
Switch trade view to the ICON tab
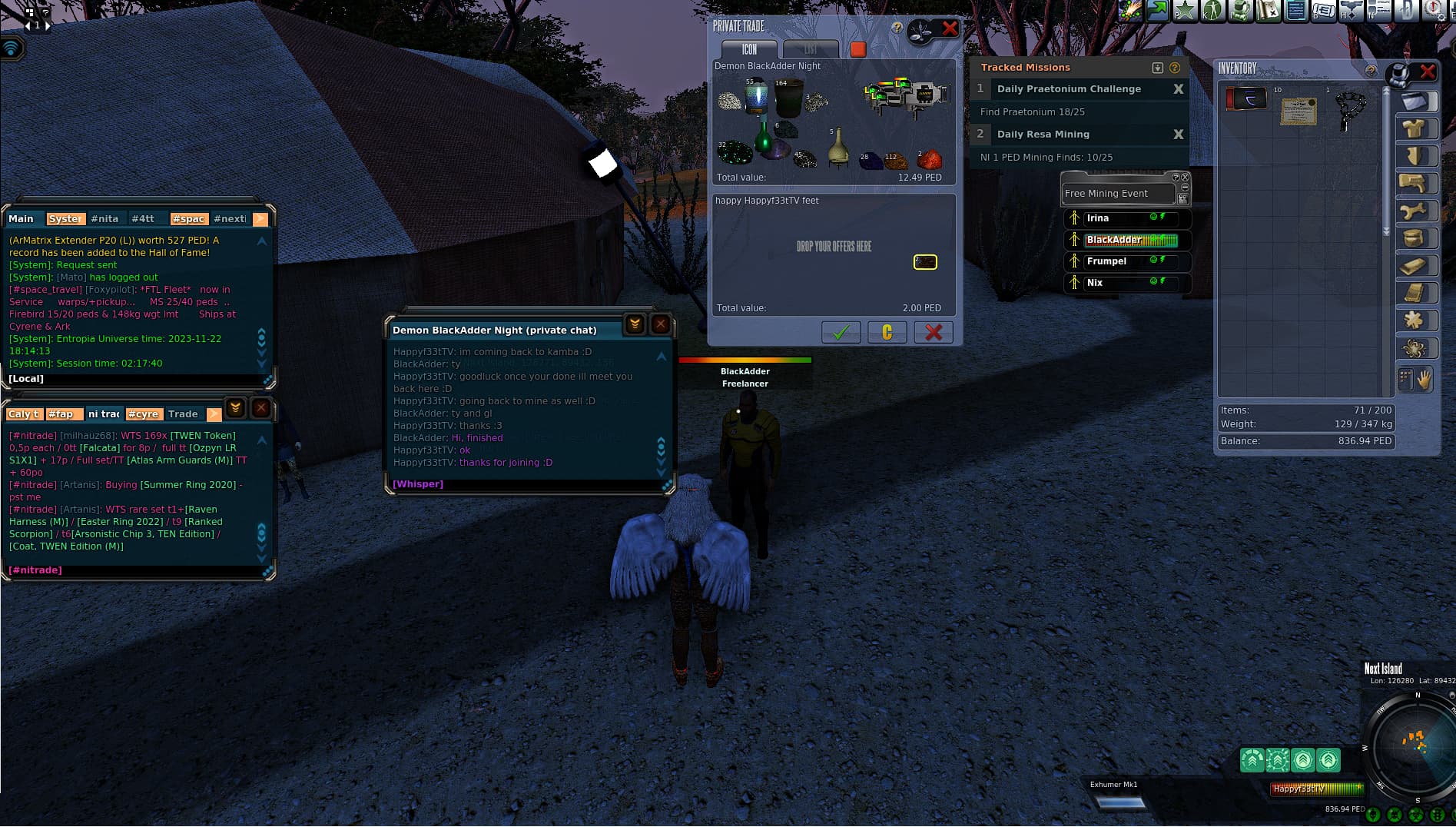pyautogui.click(x=749, y=49)
